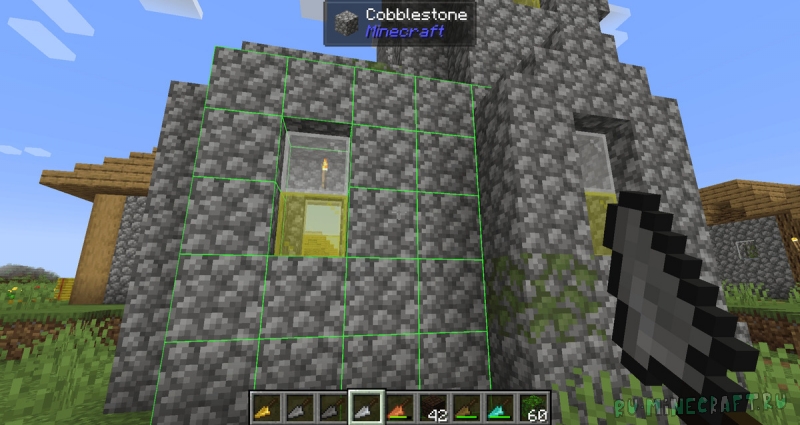Select the golden tool hotbar slot
Viewport: 800px width, 425px height.
264,406
